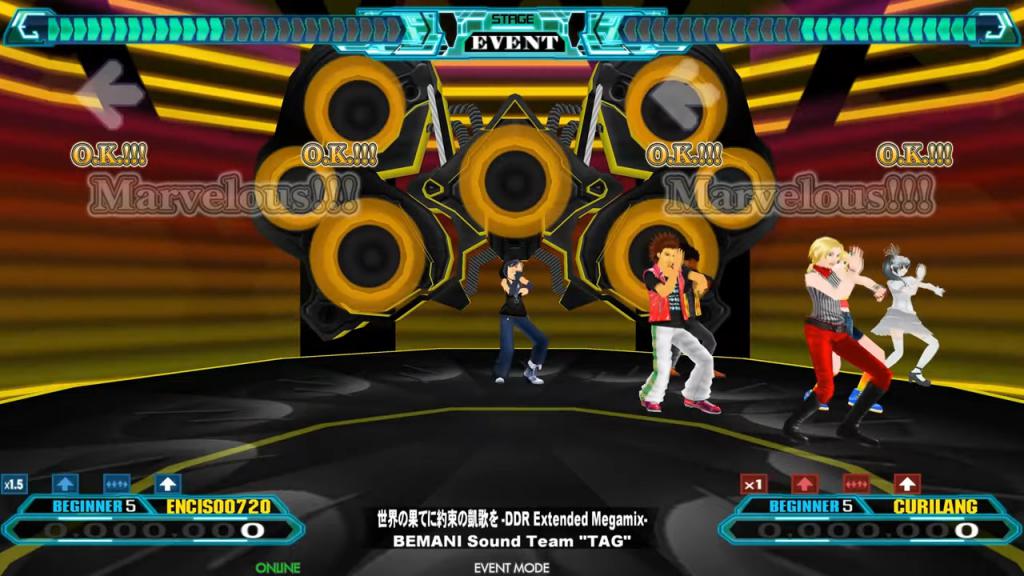This screenshot has height=576, width=1024.
Task: Click the red x1 speed modifier icon
Action: (x=754, y=484)
